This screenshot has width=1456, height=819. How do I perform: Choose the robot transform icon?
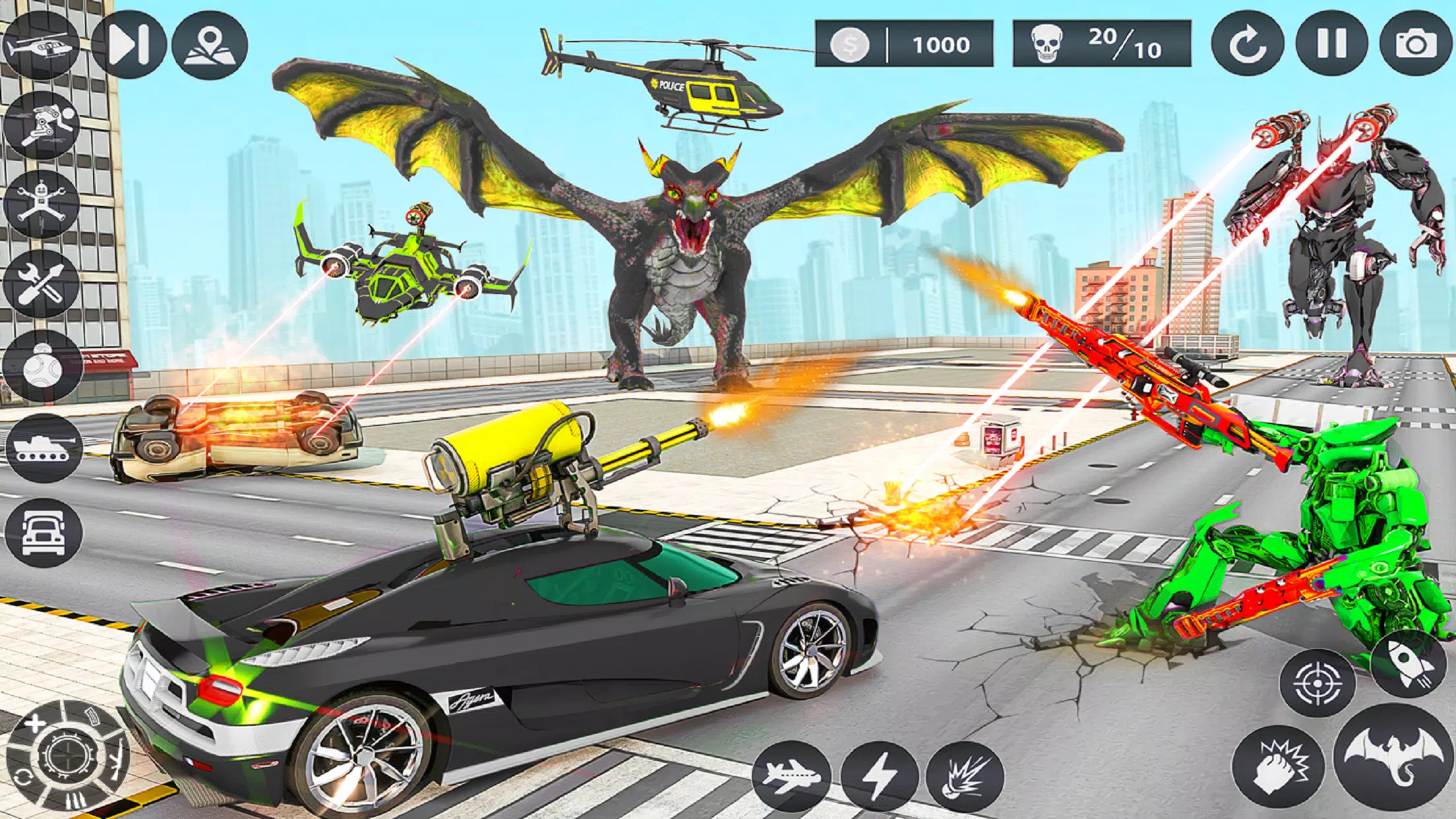pos(41,125)
